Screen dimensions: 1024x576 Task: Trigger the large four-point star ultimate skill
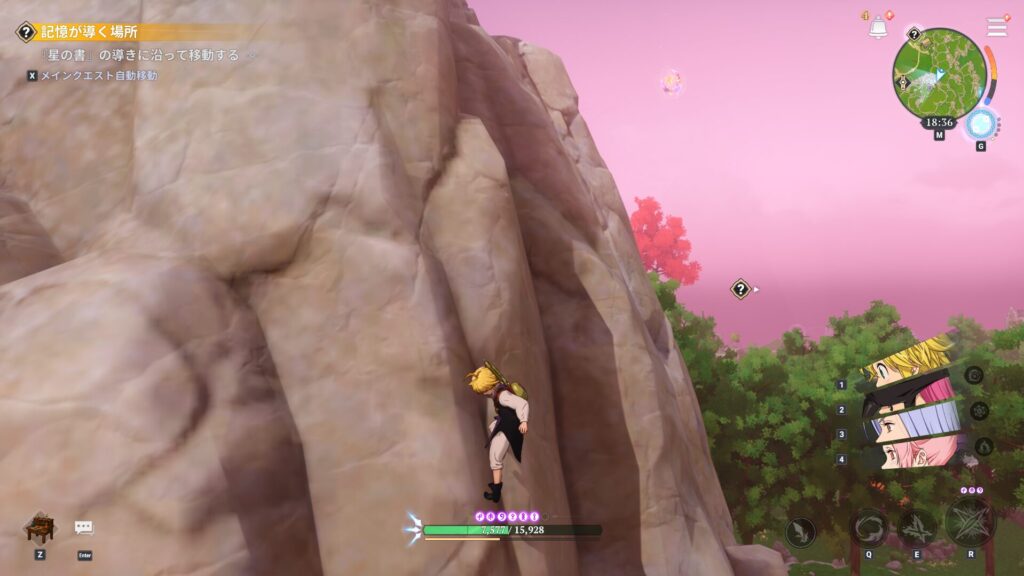pyautogui.click(x=969, y=522)
